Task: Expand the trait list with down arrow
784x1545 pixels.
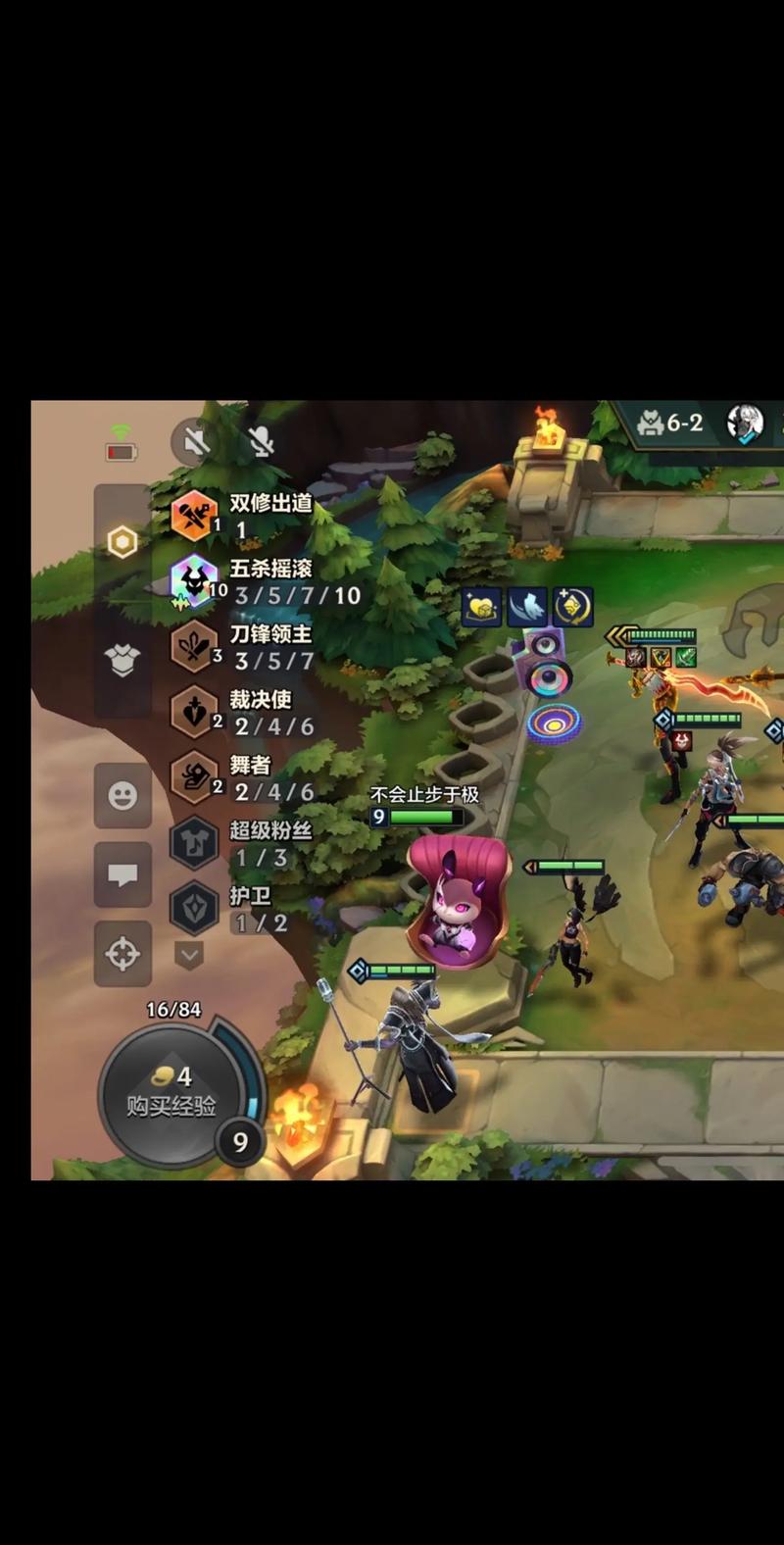Action: 189,954
